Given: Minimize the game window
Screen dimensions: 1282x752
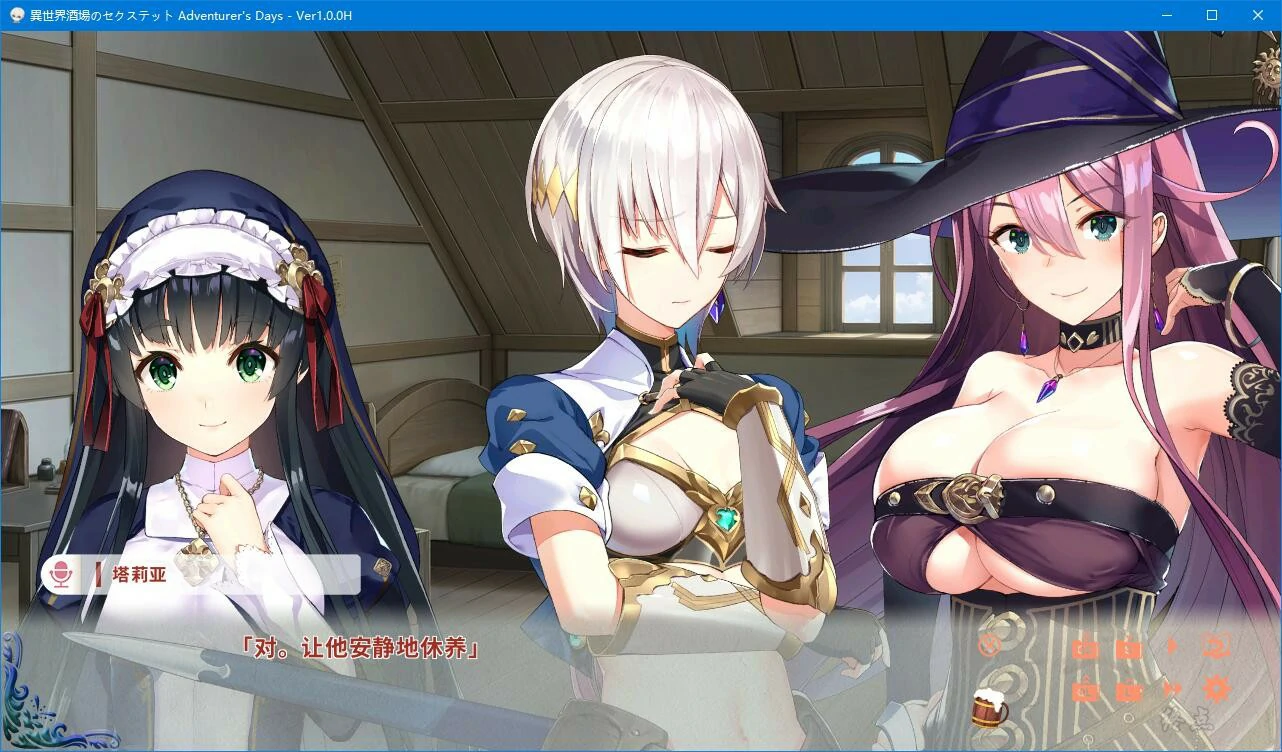Looking at the screenshot, I should 1165,14.
